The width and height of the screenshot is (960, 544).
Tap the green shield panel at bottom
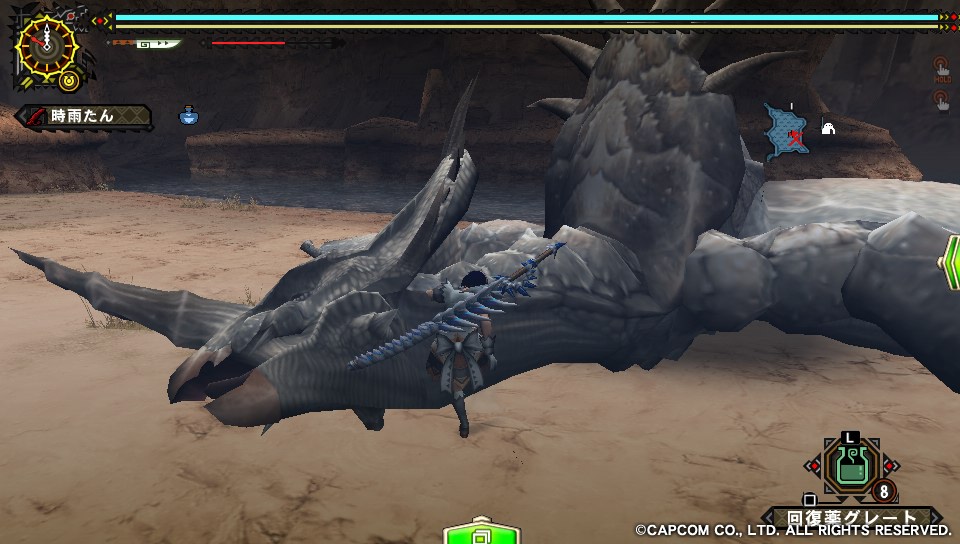tap(480, 532)
